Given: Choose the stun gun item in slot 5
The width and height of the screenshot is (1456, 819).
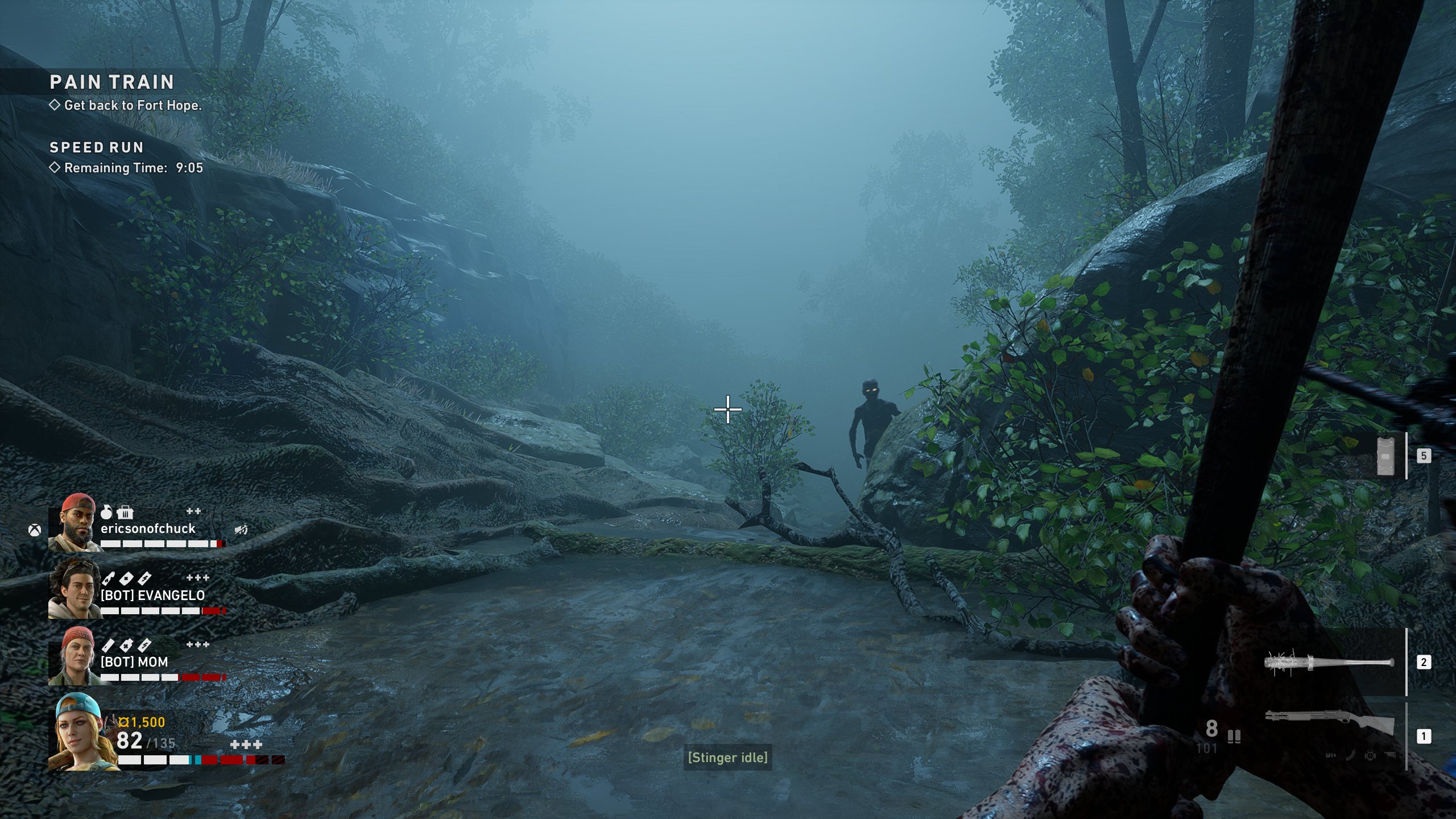Looking at the screenshot, I should tap(1385, 456).
